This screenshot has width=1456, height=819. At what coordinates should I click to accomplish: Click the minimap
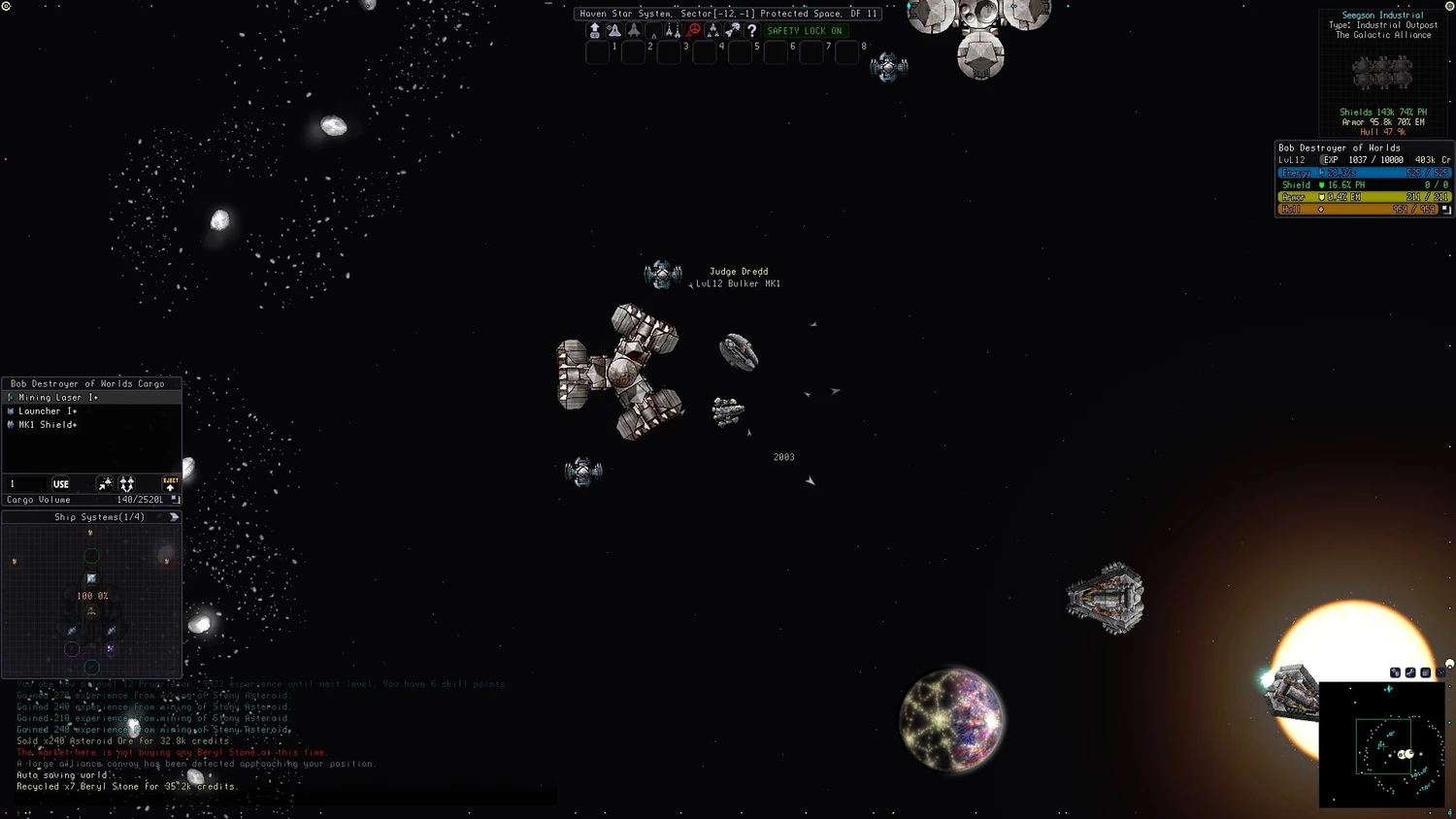pyautogui.click(x=1381, y=744)
